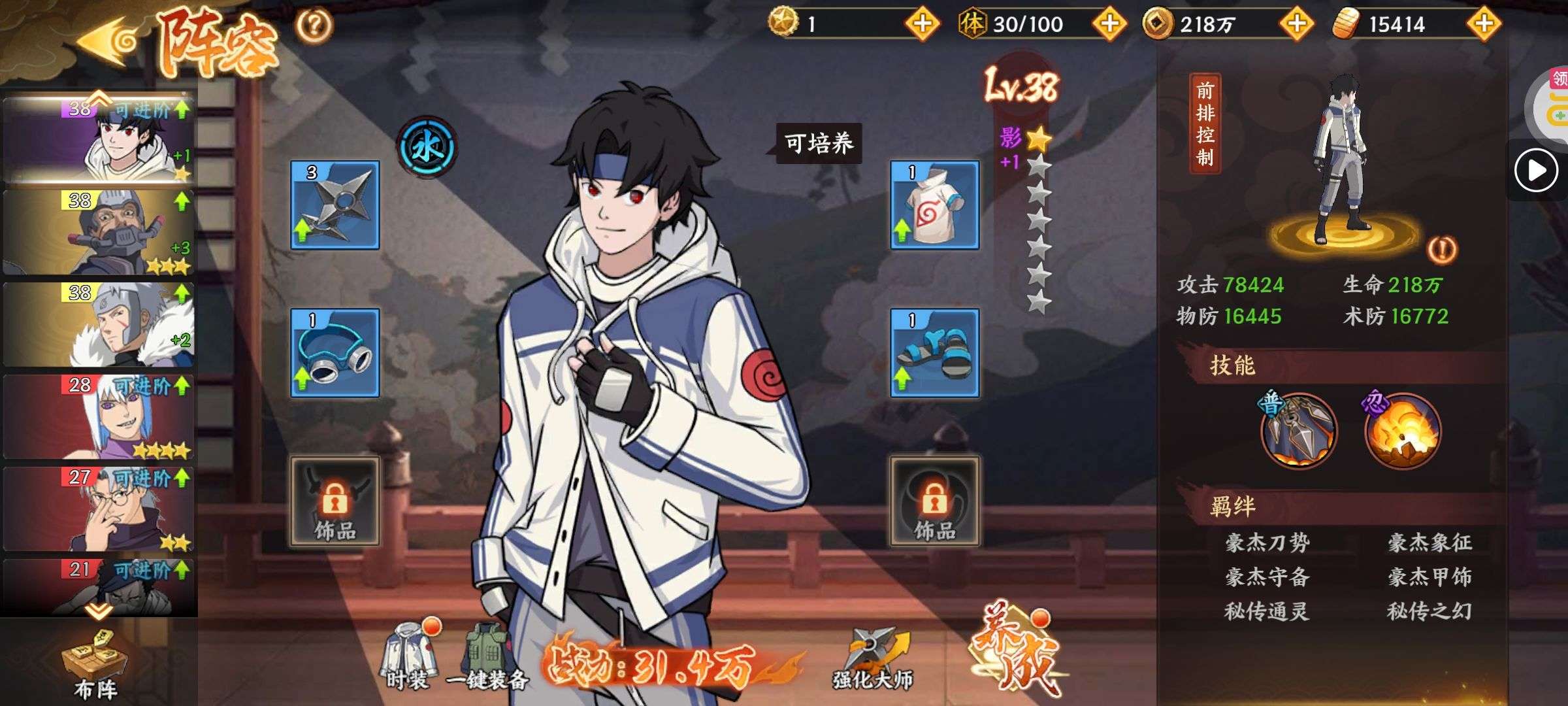View the 普 normal attack skill

(x=1298, y=431)
